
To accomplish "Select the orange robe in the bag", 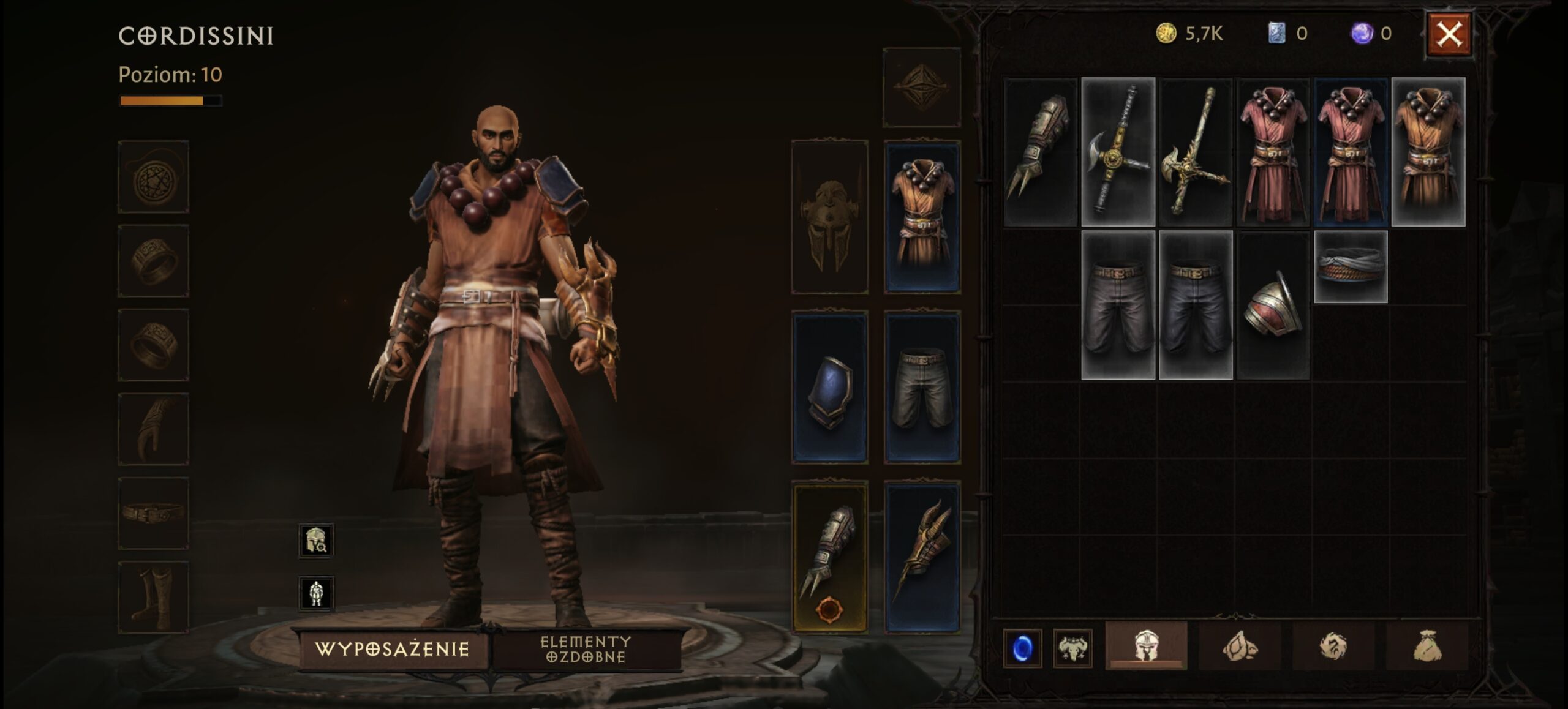I will [x=1428, y=152].
